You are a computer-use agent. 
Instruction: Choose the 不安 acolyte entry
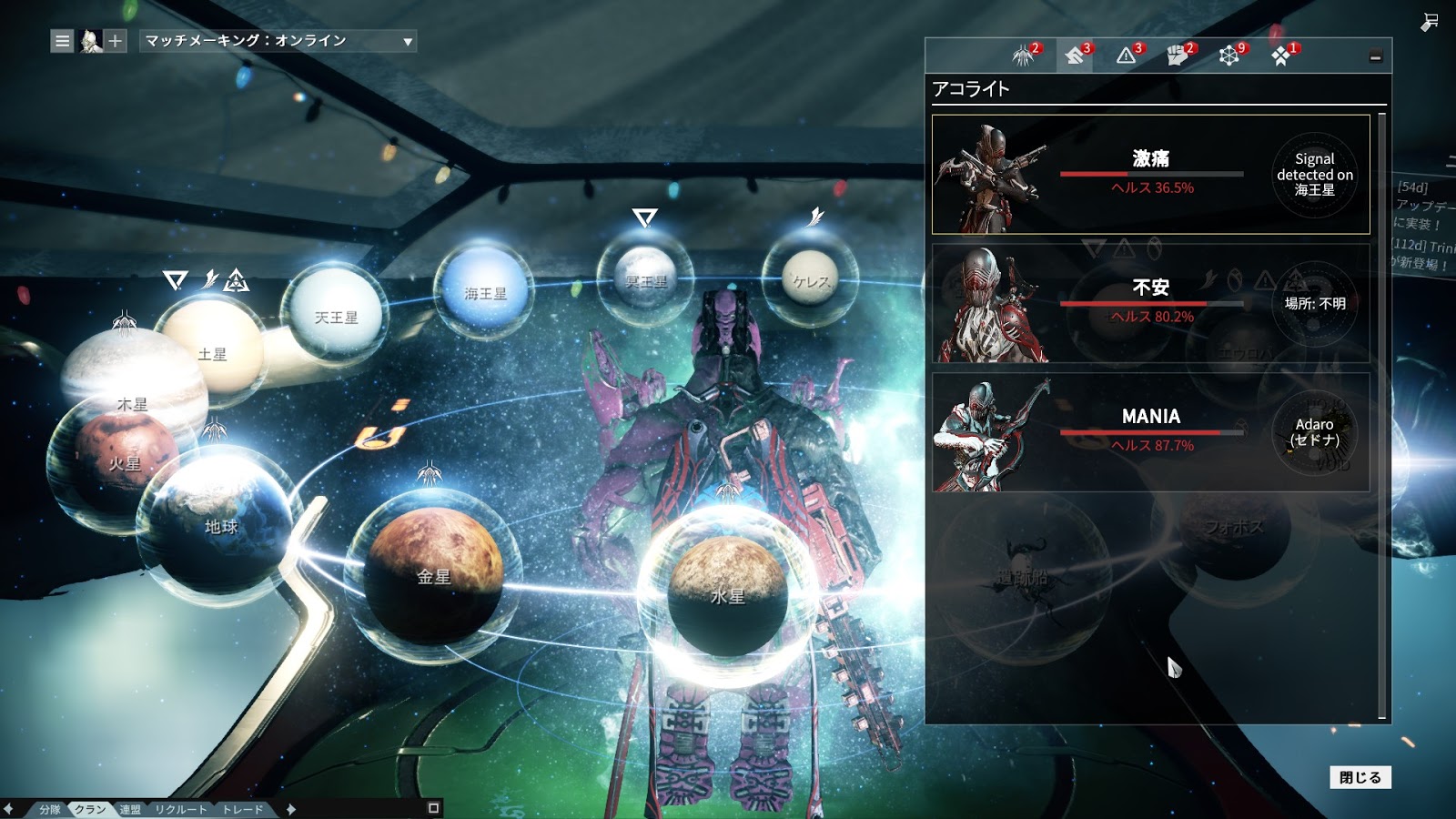point(1150,303)
